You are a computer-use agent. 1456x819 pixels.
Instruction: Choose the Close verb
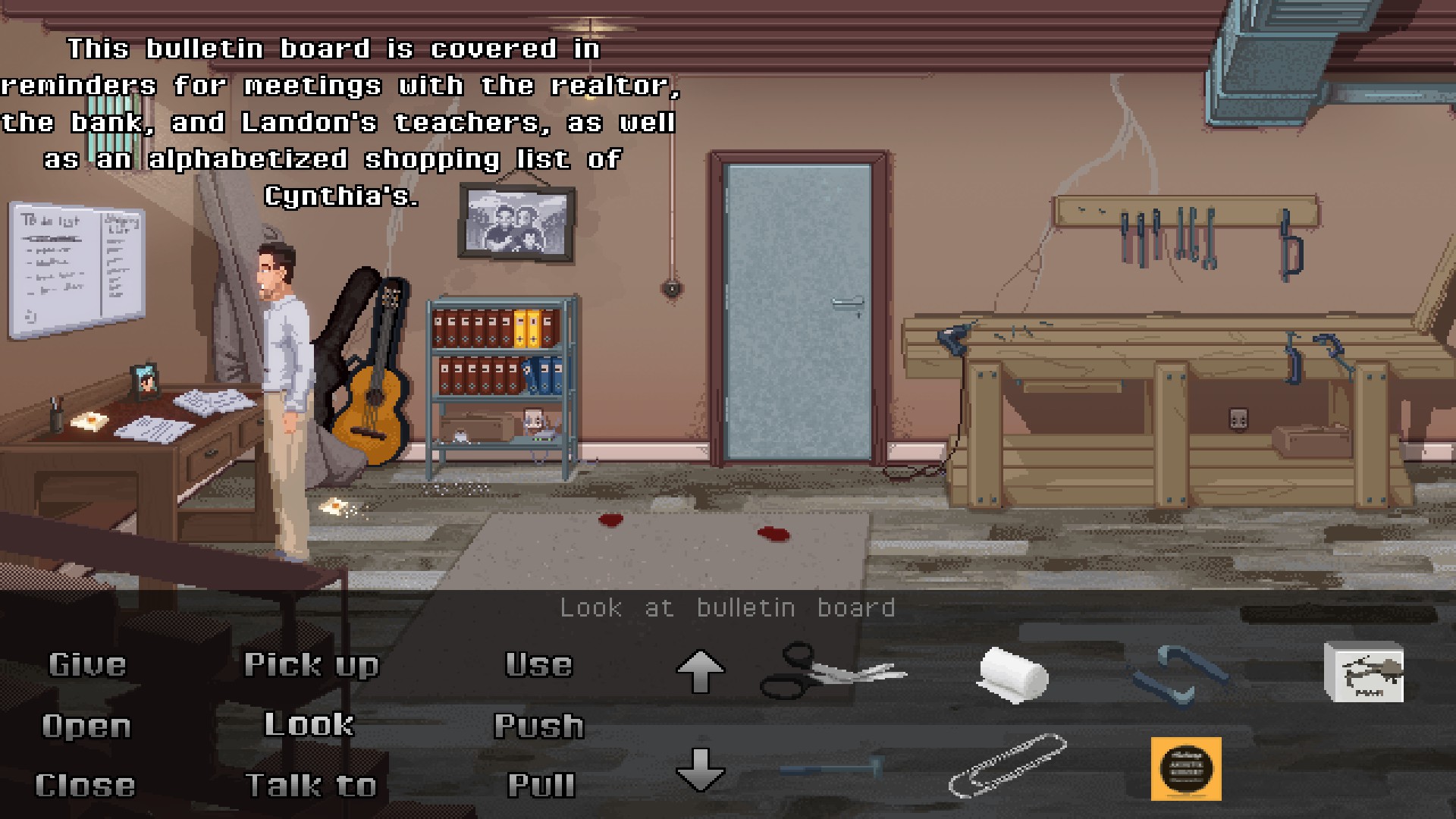tap(86, 786)
